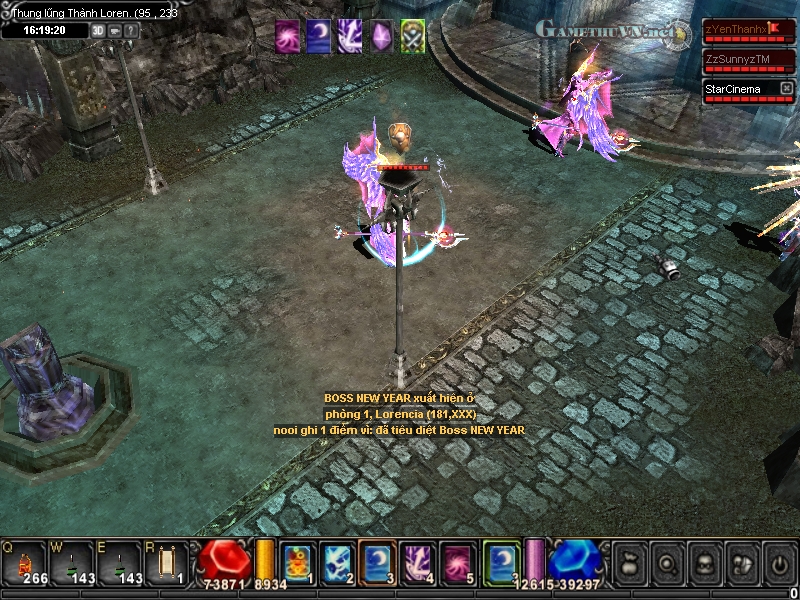
Task: Select party member StarCinema
Action: click(x=735, y=89)
